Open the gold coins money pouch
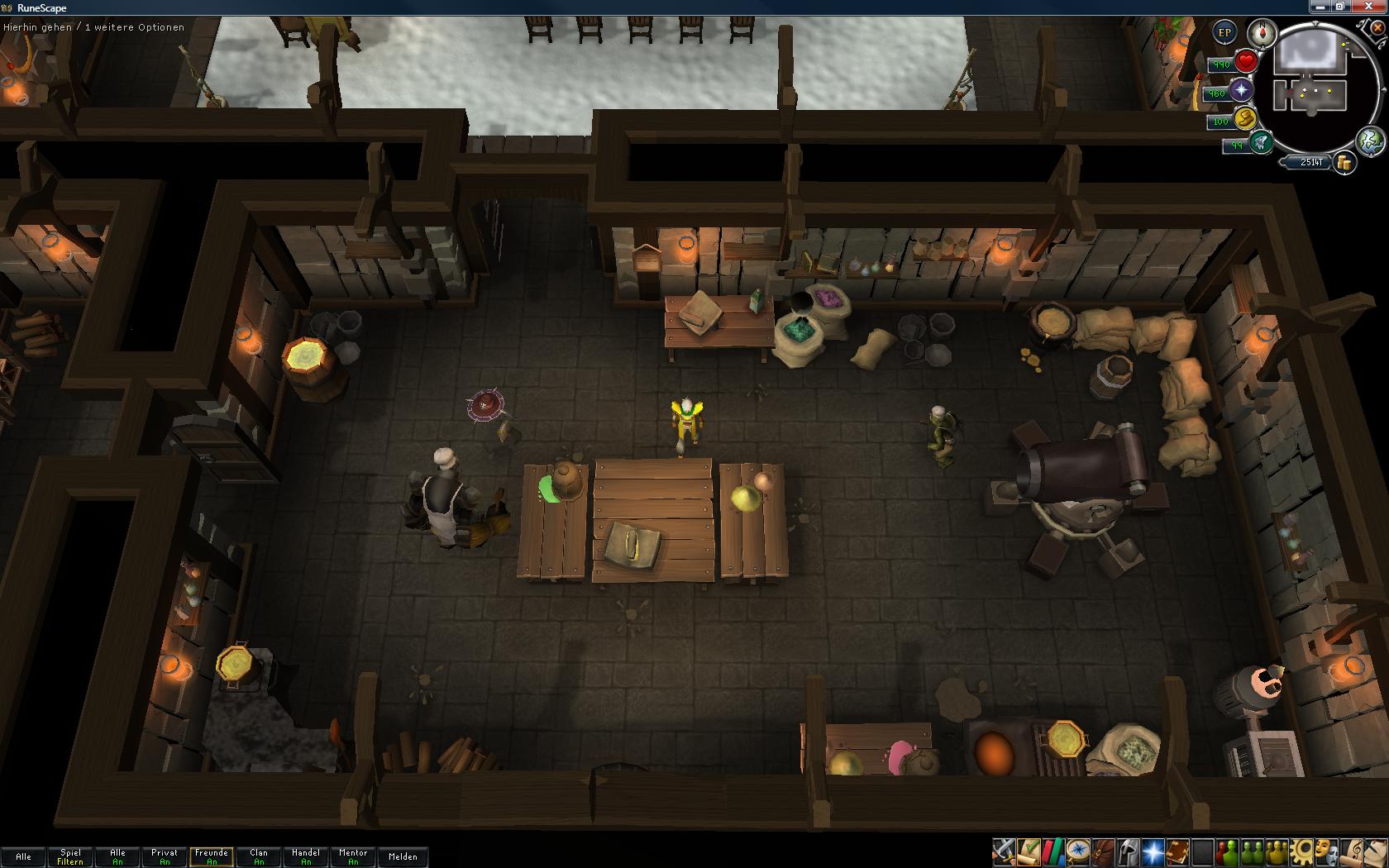 coord(1344,163)
